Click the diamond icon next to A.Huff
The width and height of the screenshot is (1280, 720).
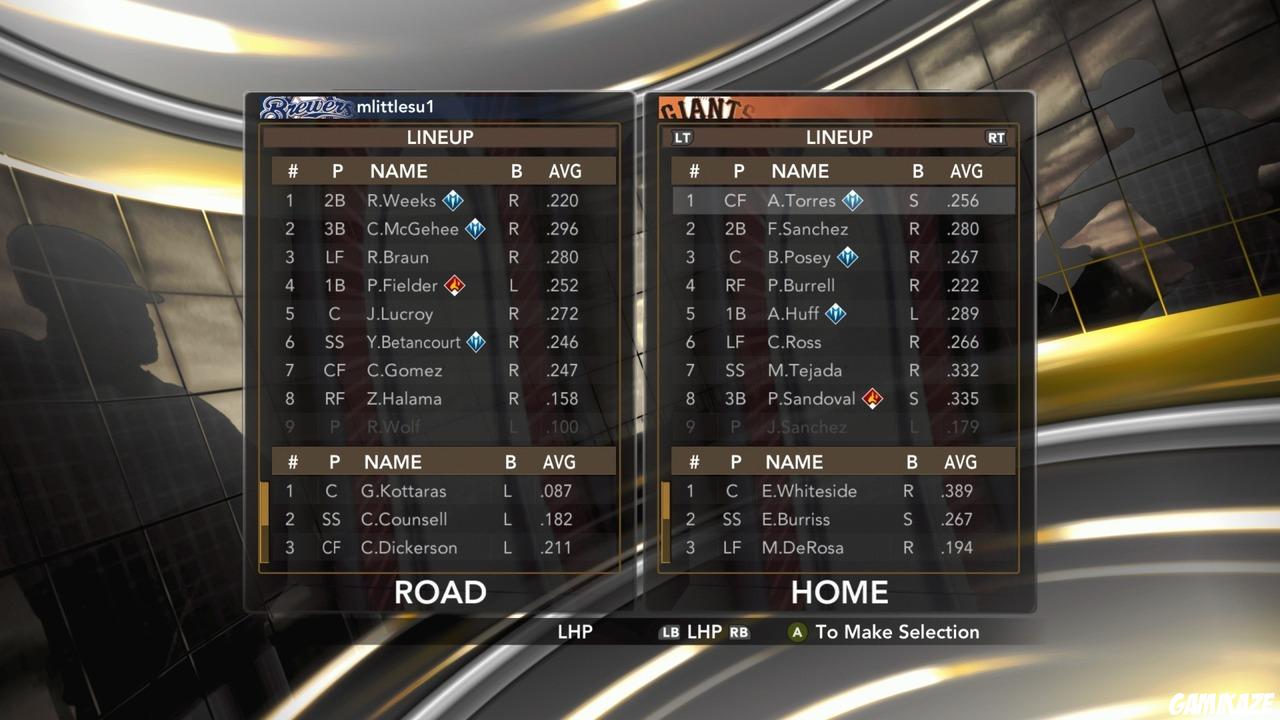835,313
